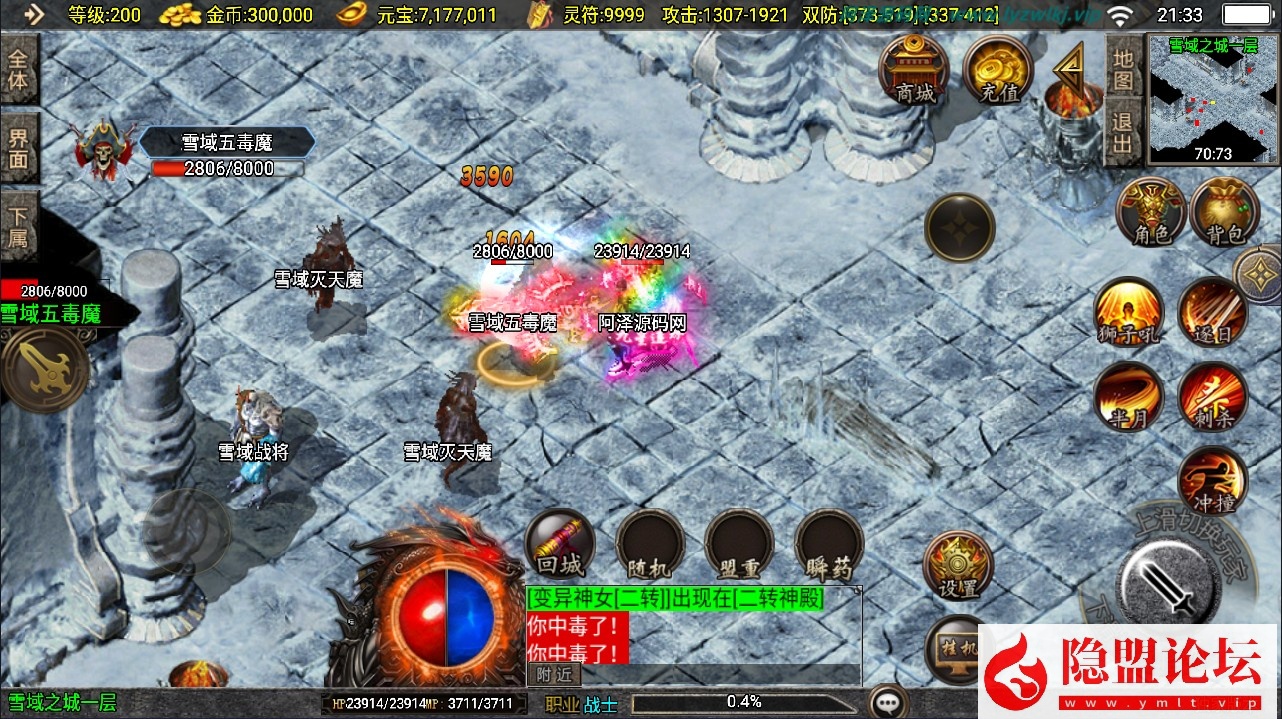Open the 角色 character sheet

click(x=1151, y=211)
